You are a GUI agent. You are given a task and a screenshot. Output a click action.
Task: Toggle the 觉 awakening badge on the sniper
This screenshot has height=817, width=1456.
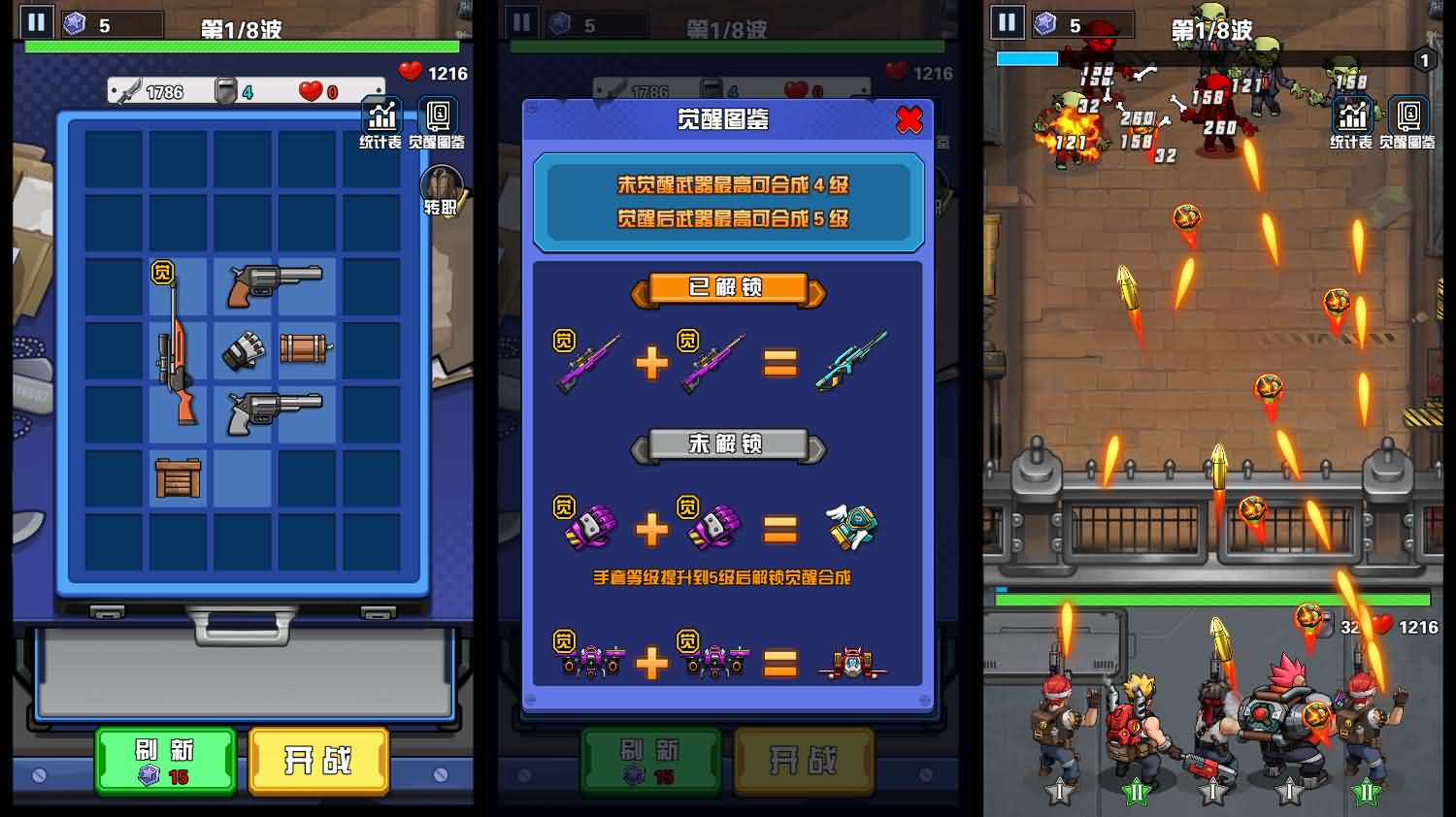tap(162, 273)
